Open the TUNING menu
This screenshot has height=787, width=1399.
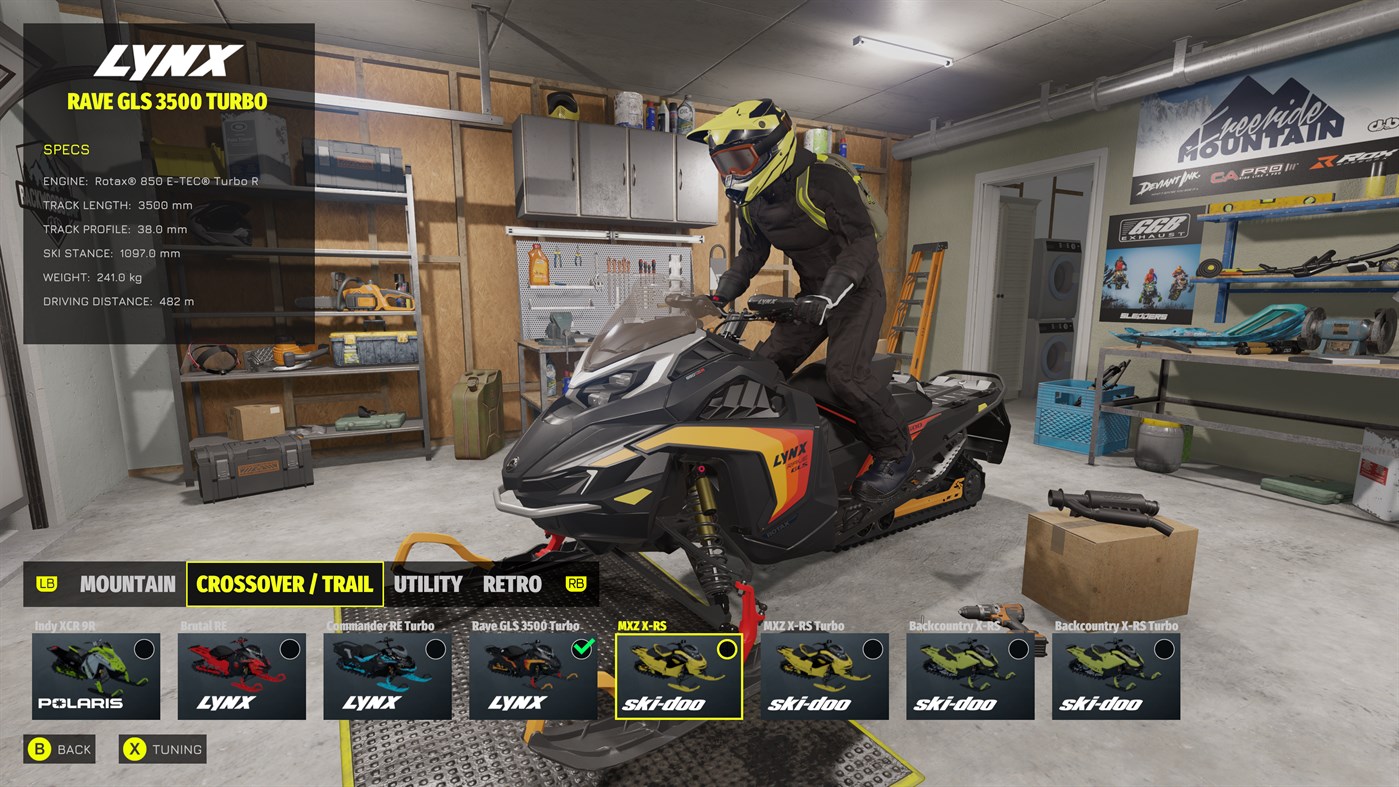161,748
